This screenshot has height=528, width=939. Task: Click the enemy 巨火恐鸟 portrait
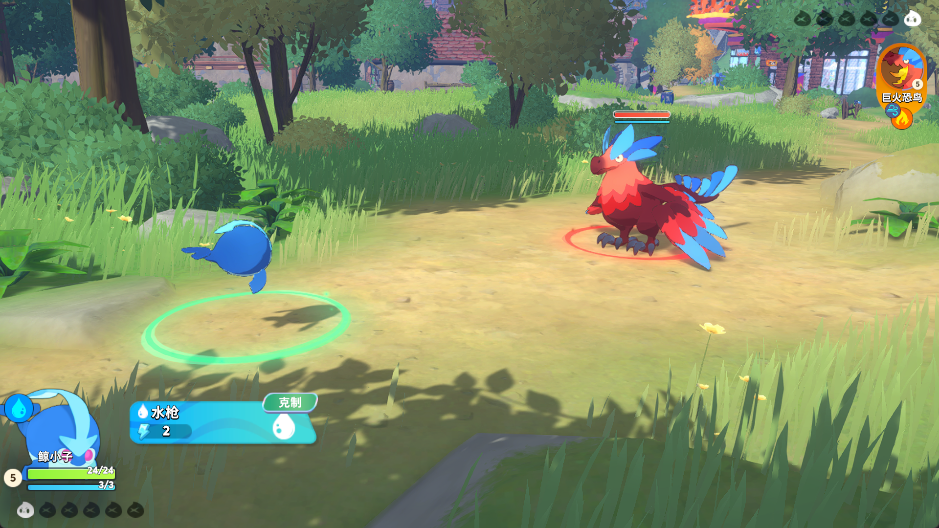pos(900,68)
